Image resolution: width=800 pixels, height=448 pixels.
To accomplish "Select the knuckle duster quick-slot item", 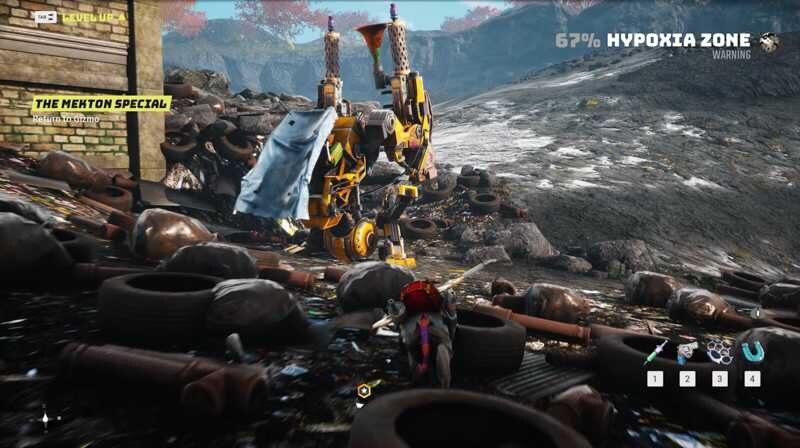I will pos(719,352).
